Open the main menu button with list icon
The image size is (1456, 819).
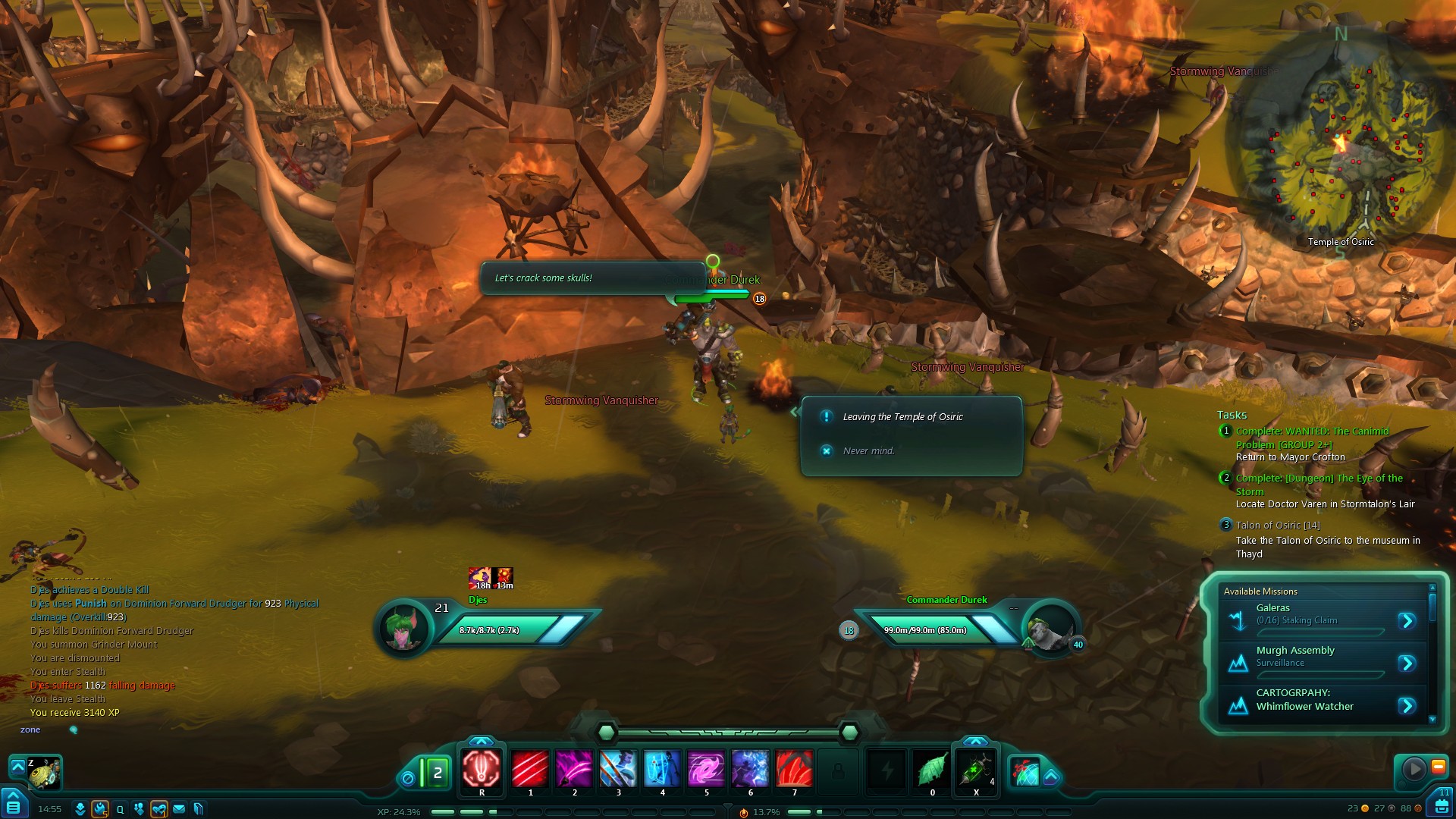(14, 805)
